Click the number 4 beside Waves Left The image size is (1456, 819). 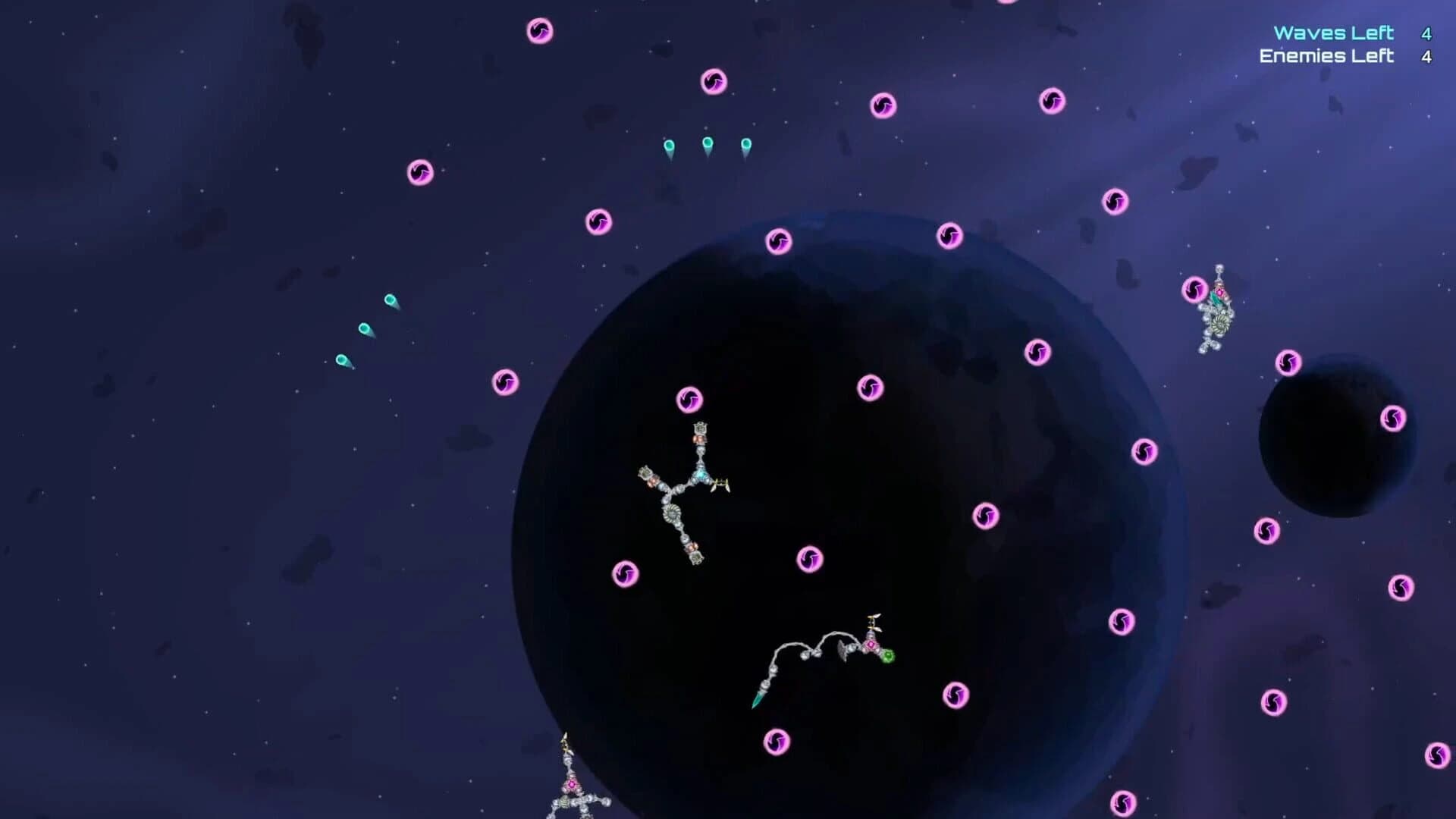(1426, 33)
